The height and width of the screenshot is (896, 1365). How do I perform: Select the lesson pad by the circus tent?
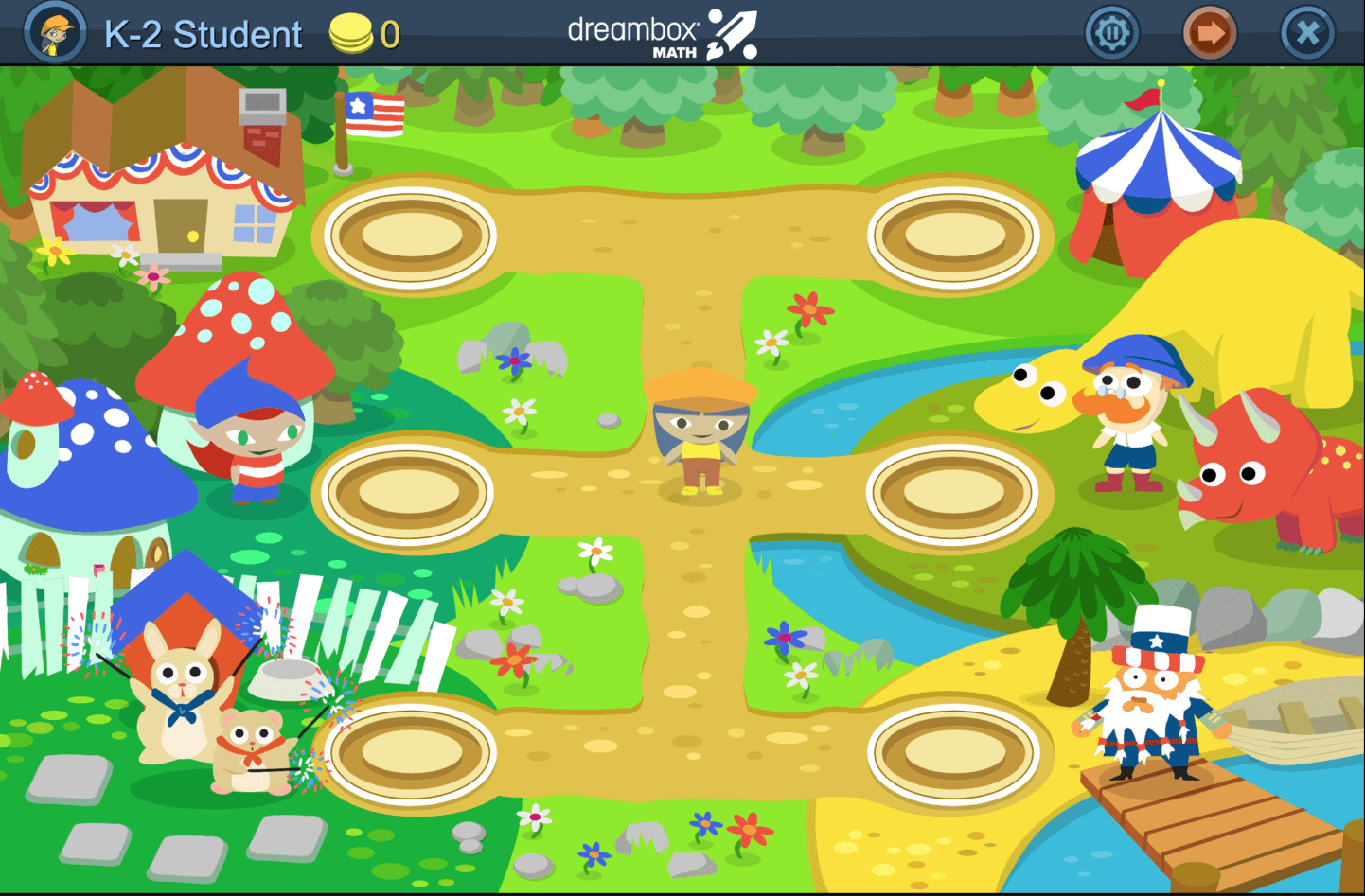(956, 235)
